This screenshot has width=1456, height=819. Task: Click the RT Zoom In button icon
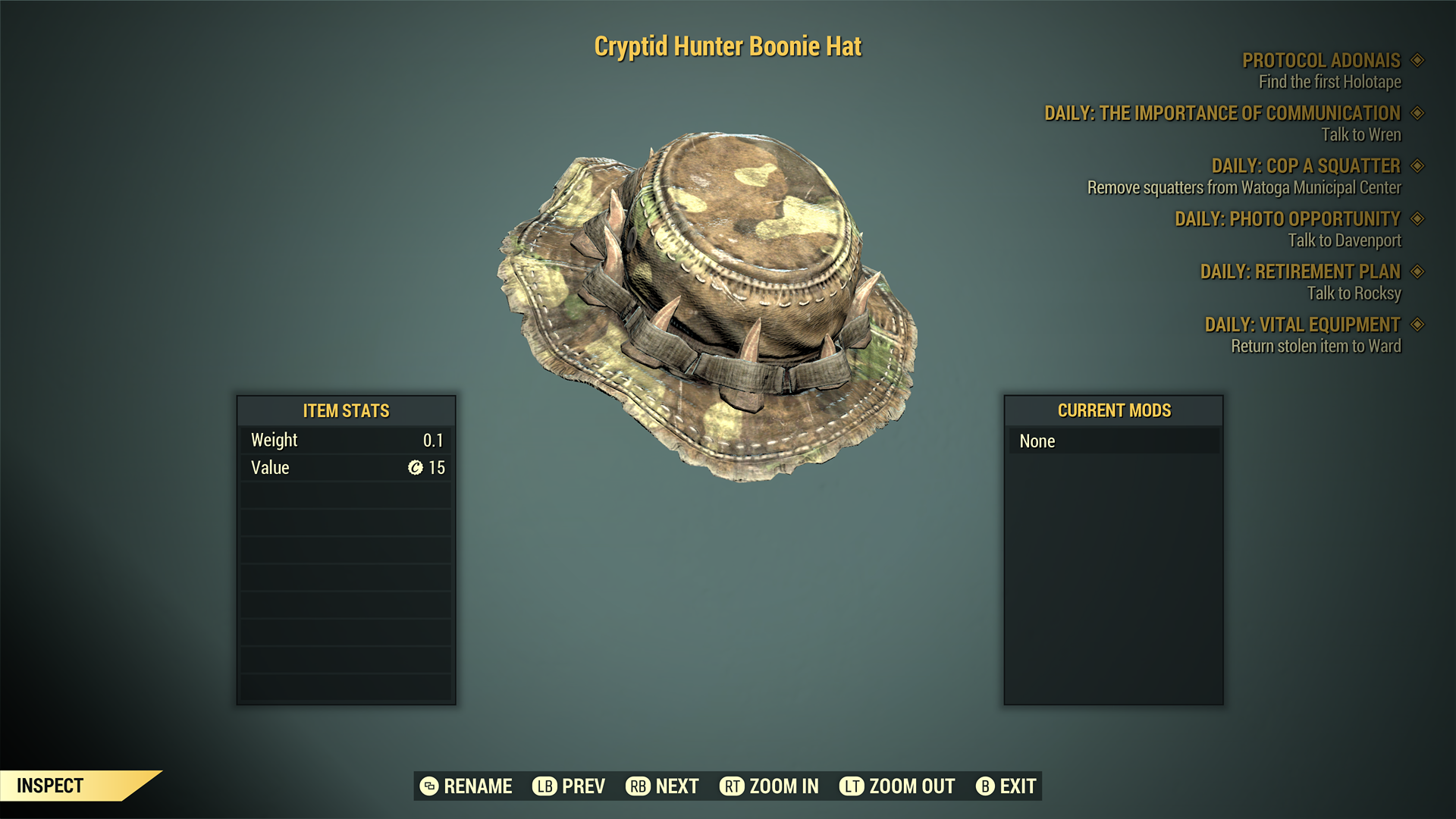coord(733,786)
